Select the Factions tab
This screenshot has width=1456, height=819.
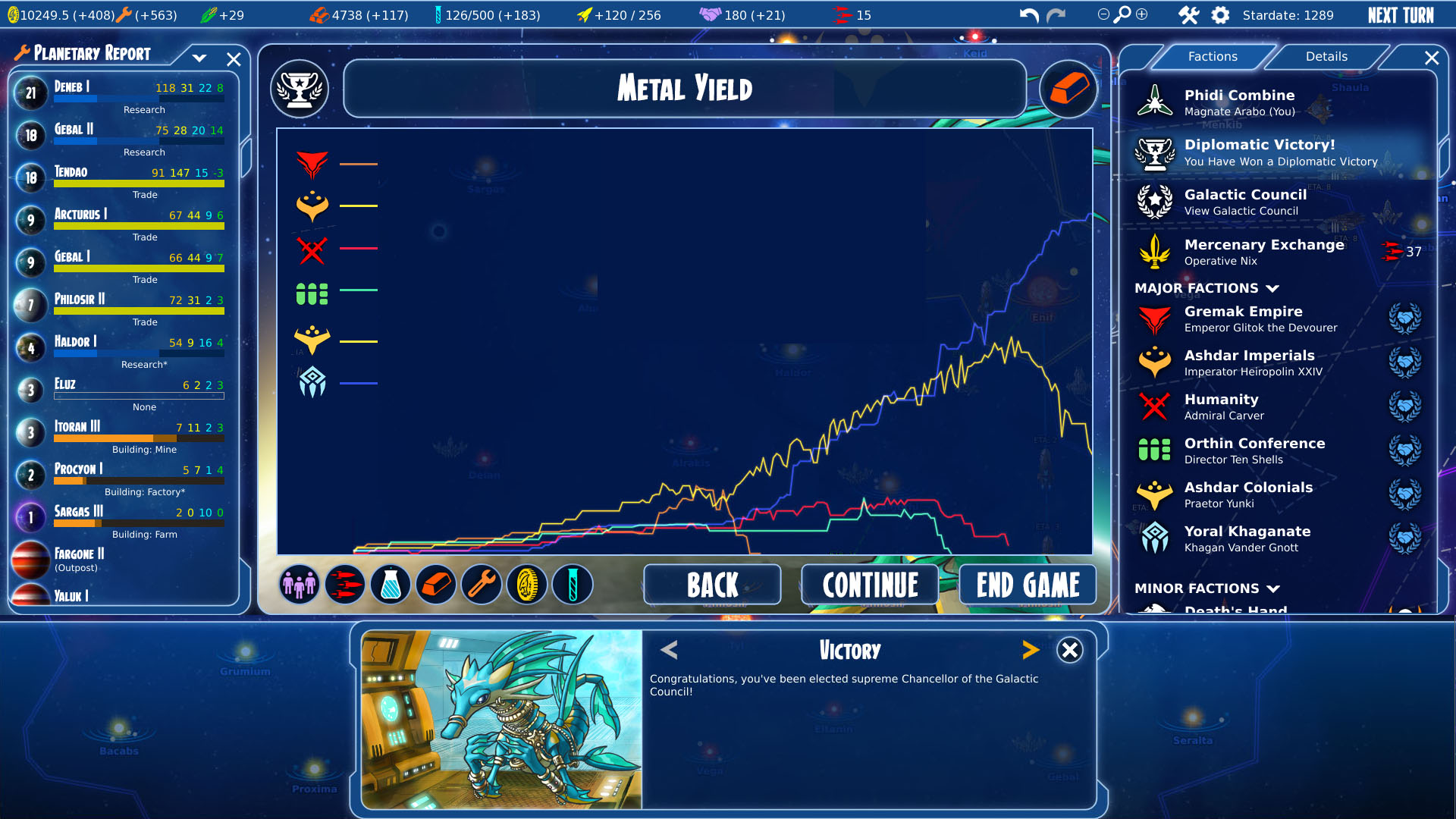coord(1213,56)
